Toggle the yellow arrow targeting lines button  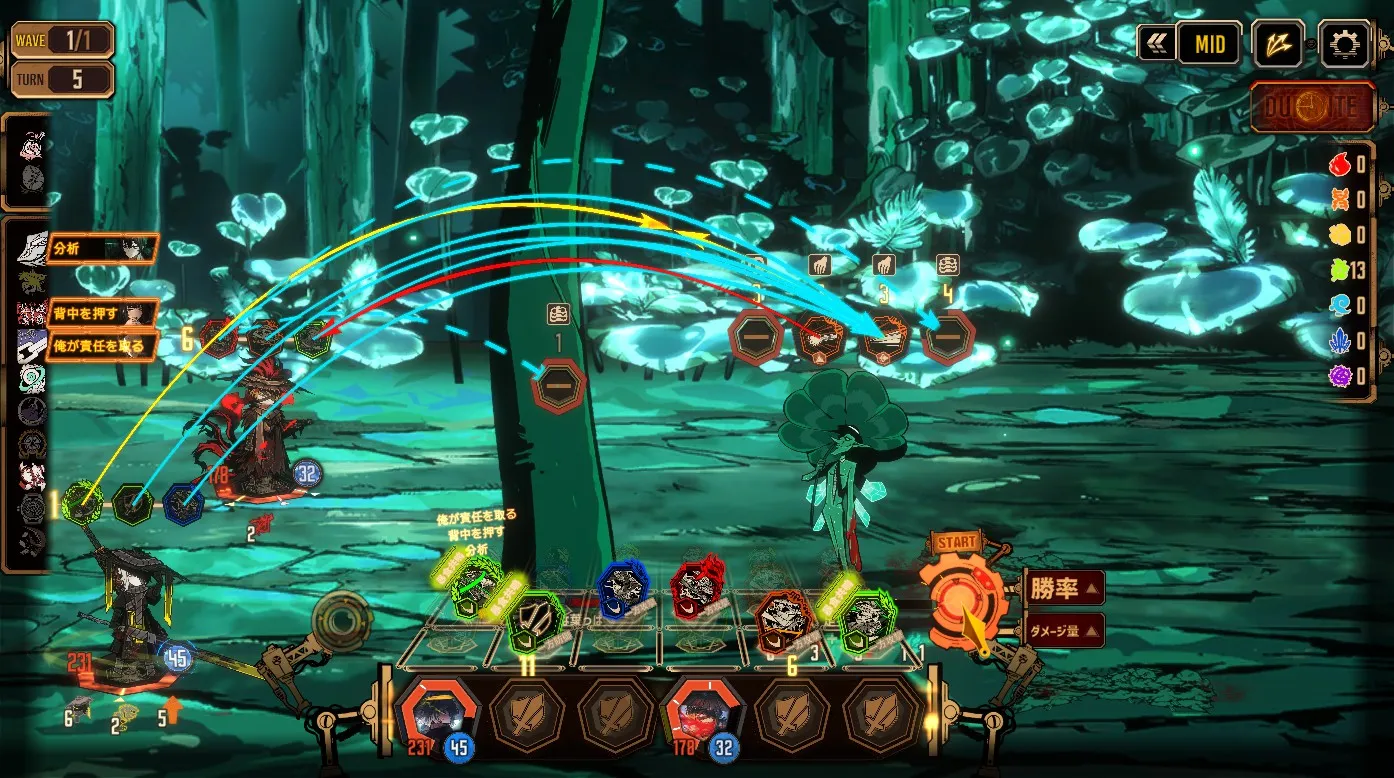pyautogui.click(x=1278, y=44)
